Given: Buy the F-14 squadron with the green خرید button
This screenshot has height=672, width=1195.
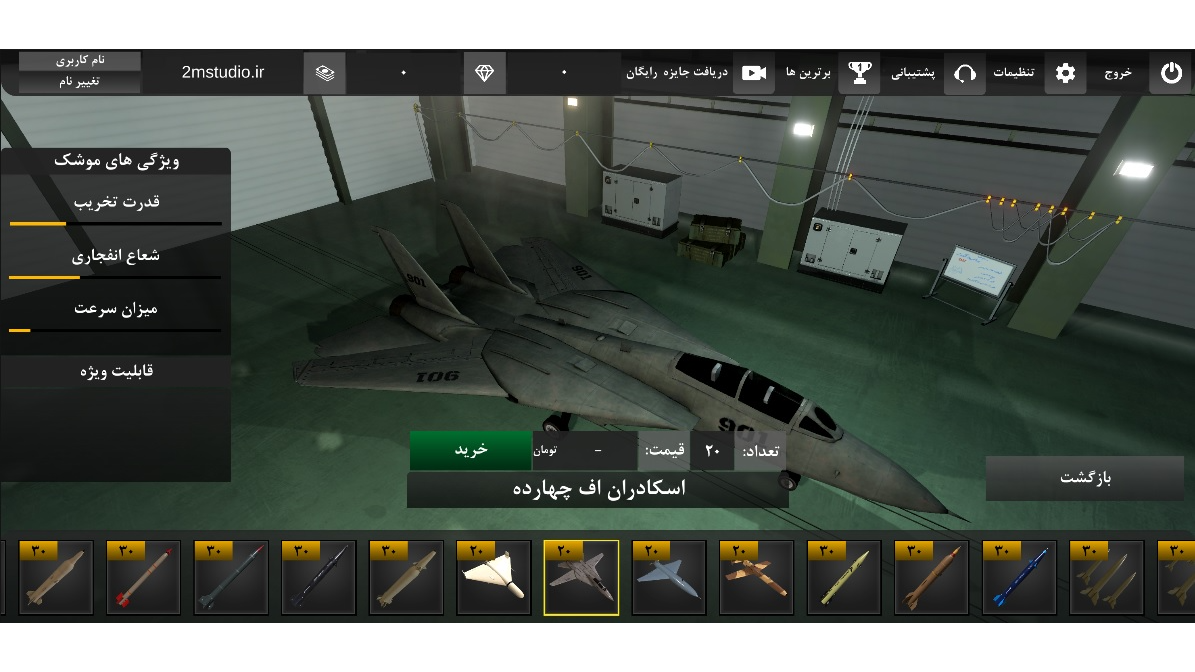Looking at the screenshot, I should 470,450.
